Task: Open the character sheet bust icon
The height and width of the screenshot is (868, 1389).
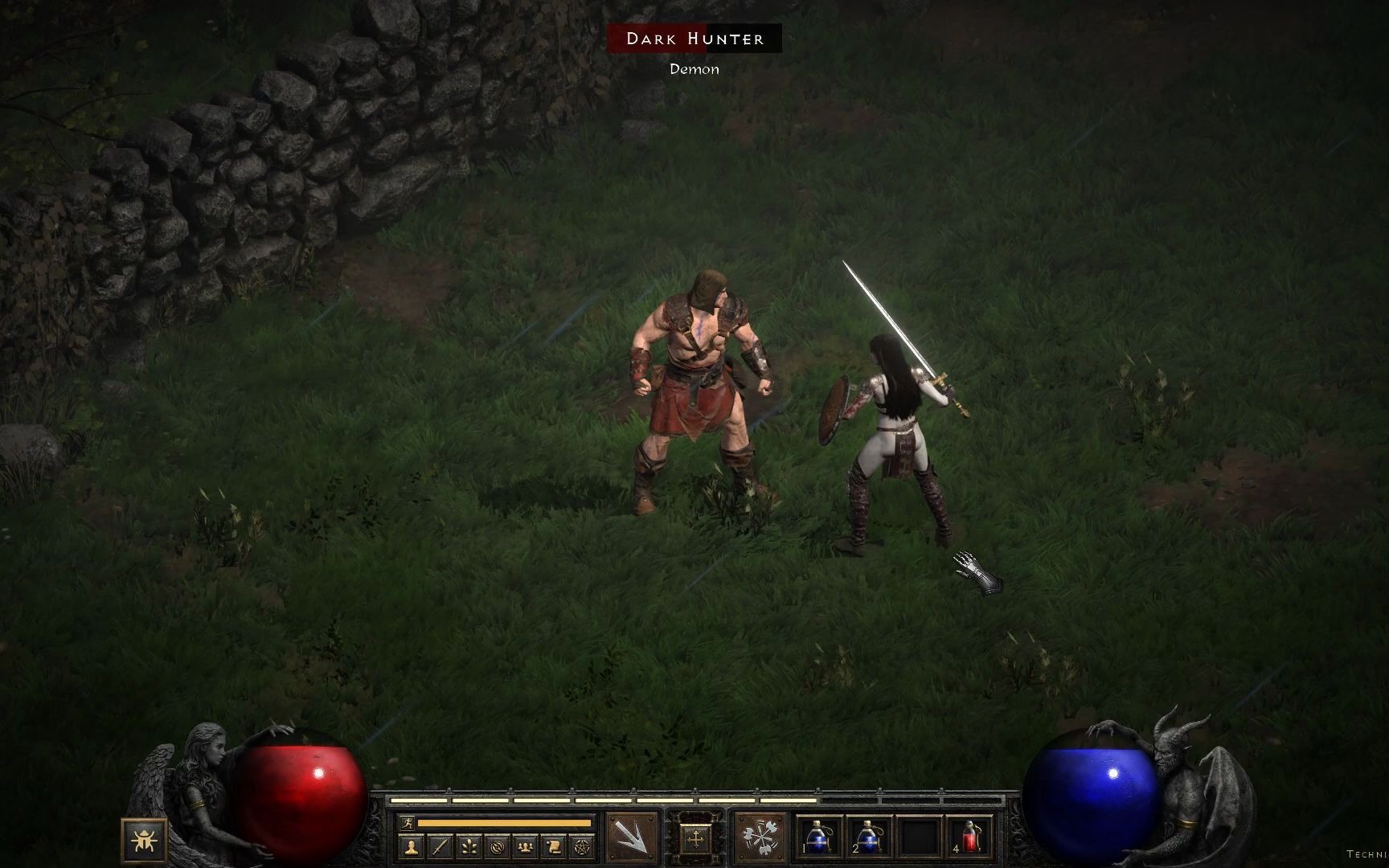Action: [412, 846]
